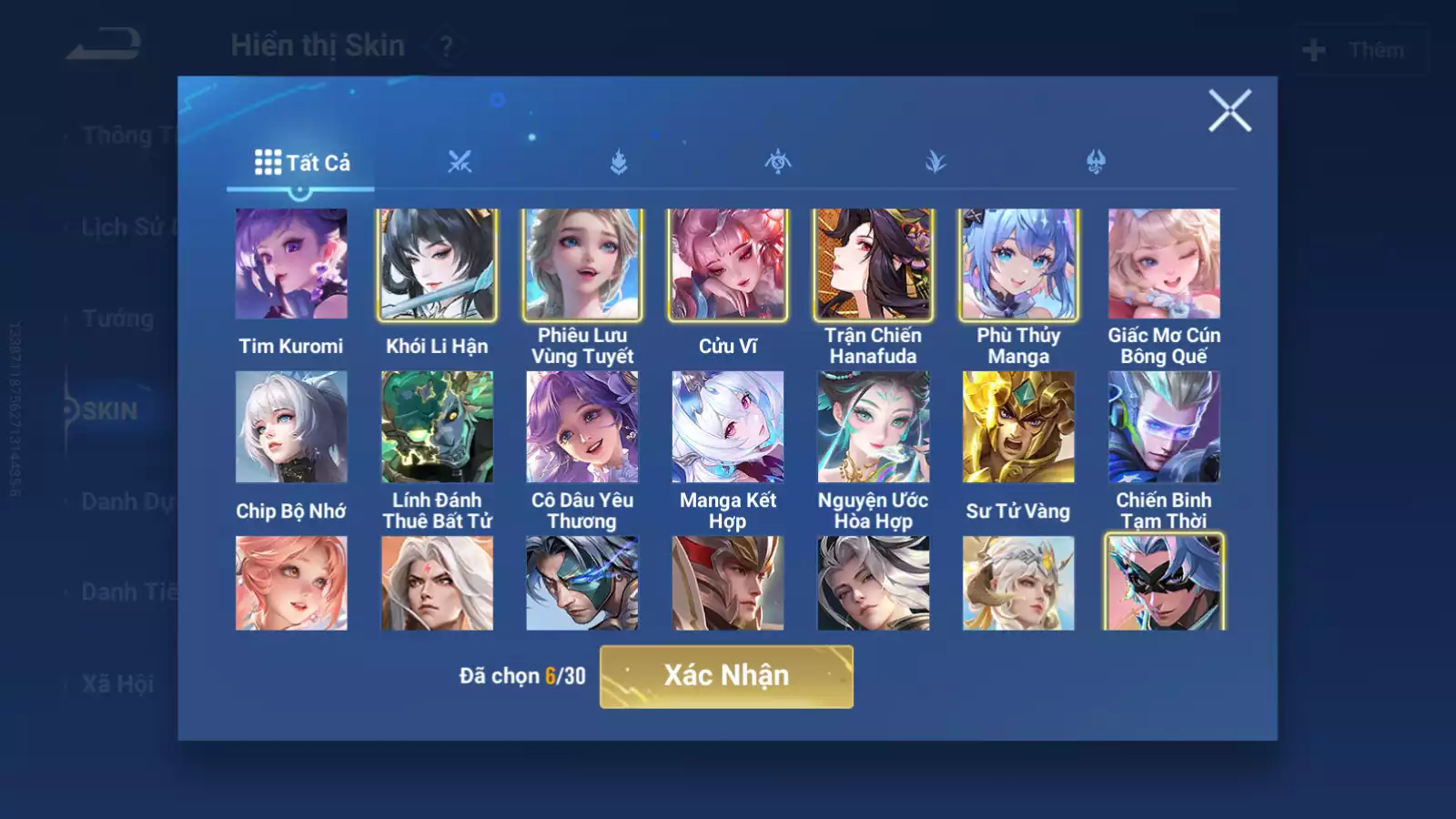Viewport: 1456px width, 819px height.
Task: Toggle the Phiêu Lưu Vùng Tuyết skin
Action: point(582,264)
